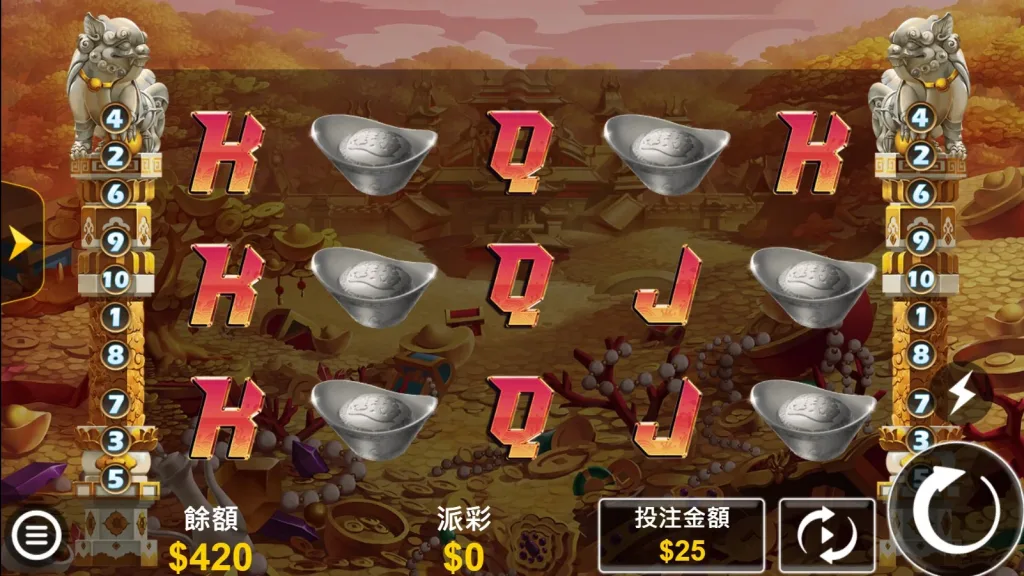Expand the yellow arrow side panel
Screen dimensions: 1024x576
pos(18,243)
